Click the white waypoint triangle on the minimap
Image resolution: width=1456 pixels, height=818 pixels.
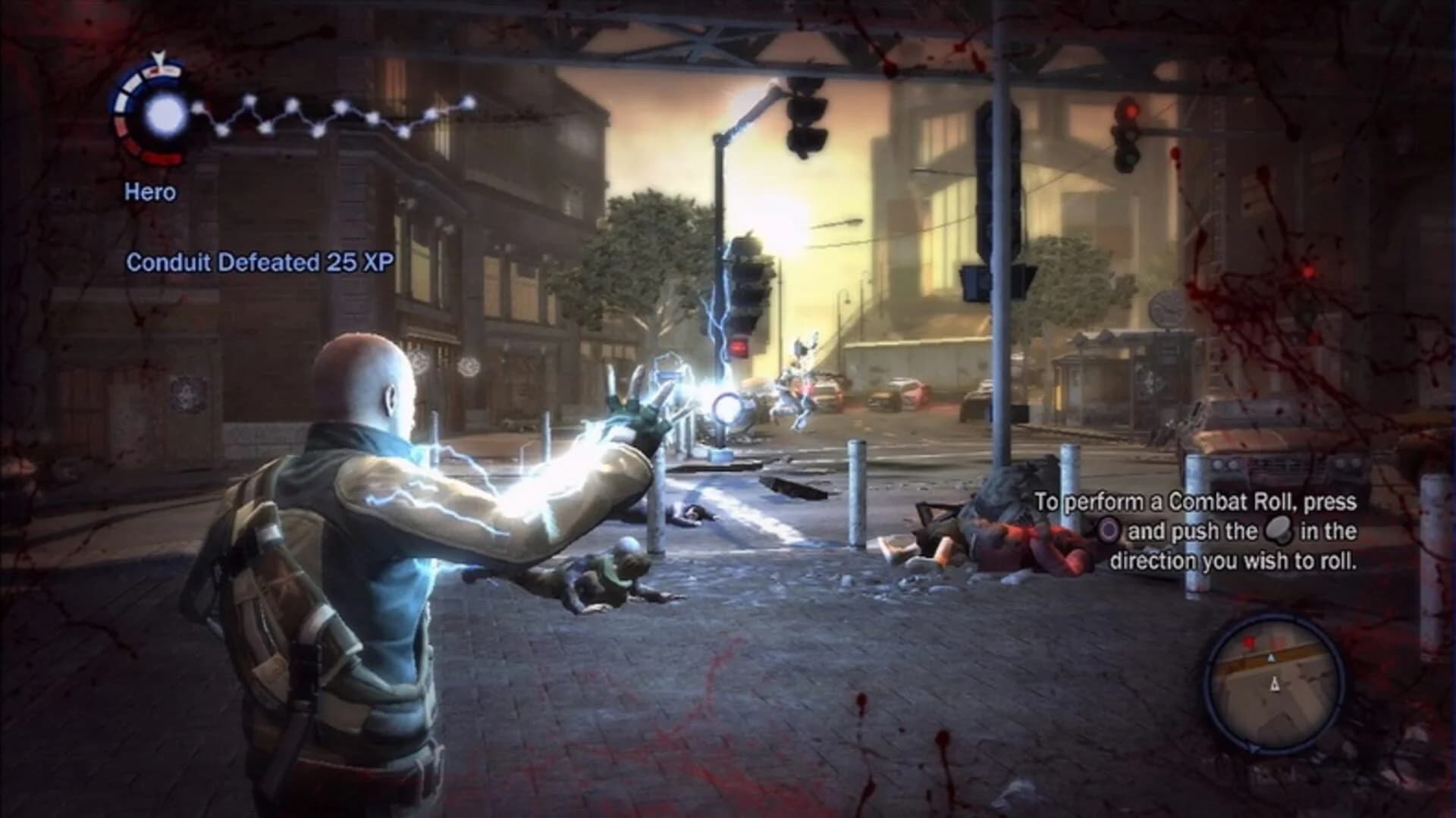tap(1271, 657)
